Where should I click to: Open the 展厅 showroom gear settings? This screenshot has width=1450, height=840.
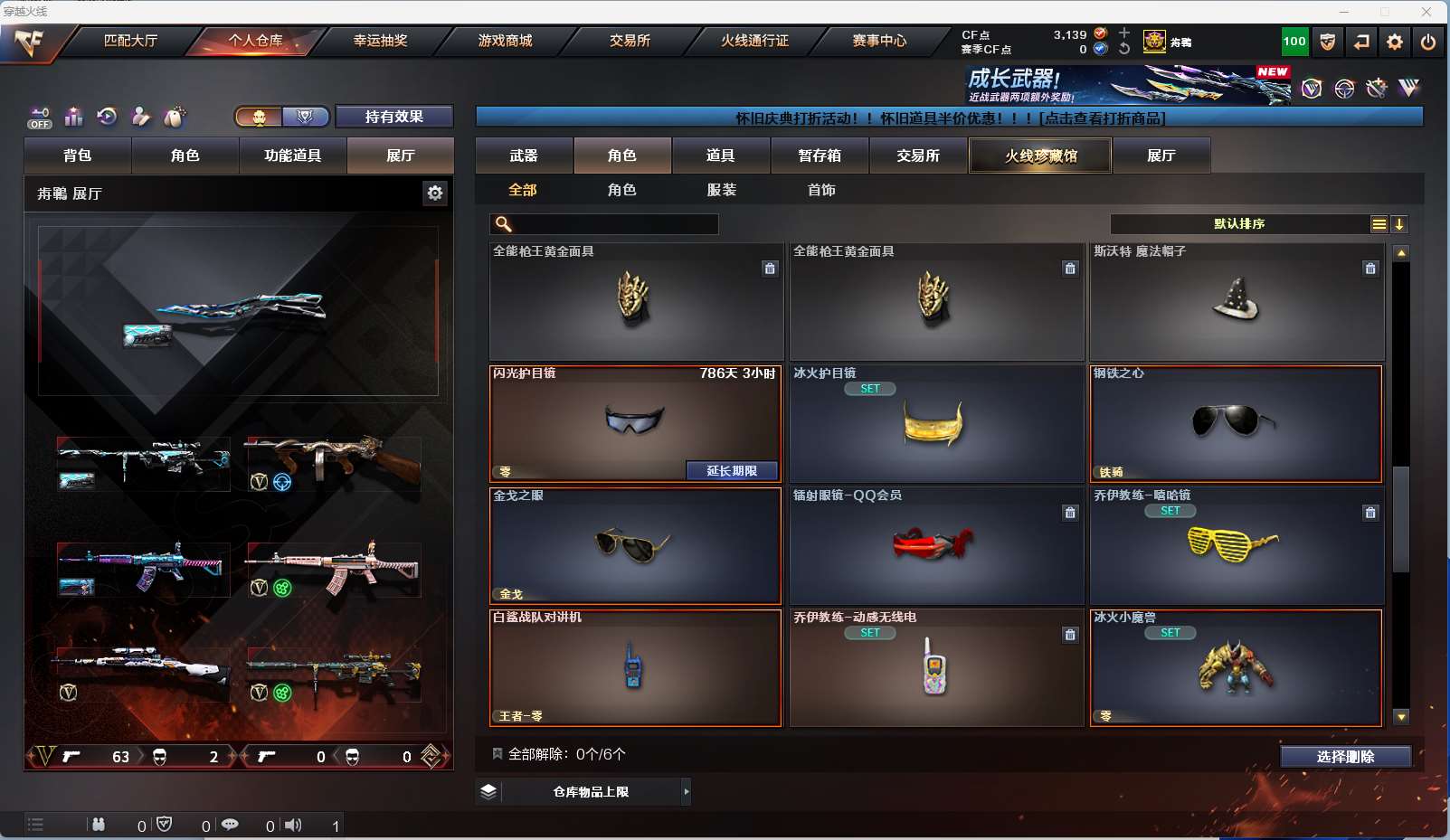pos(435,193)
